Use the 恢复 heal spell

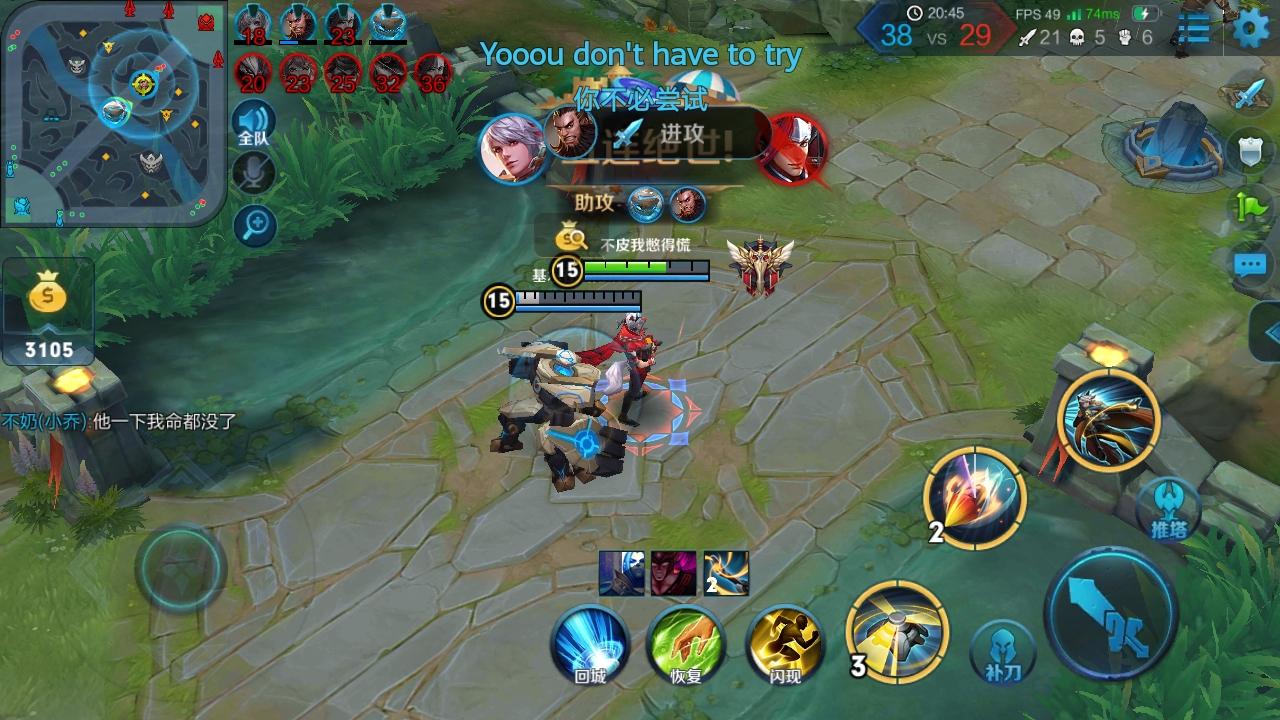tap(686, 645)
